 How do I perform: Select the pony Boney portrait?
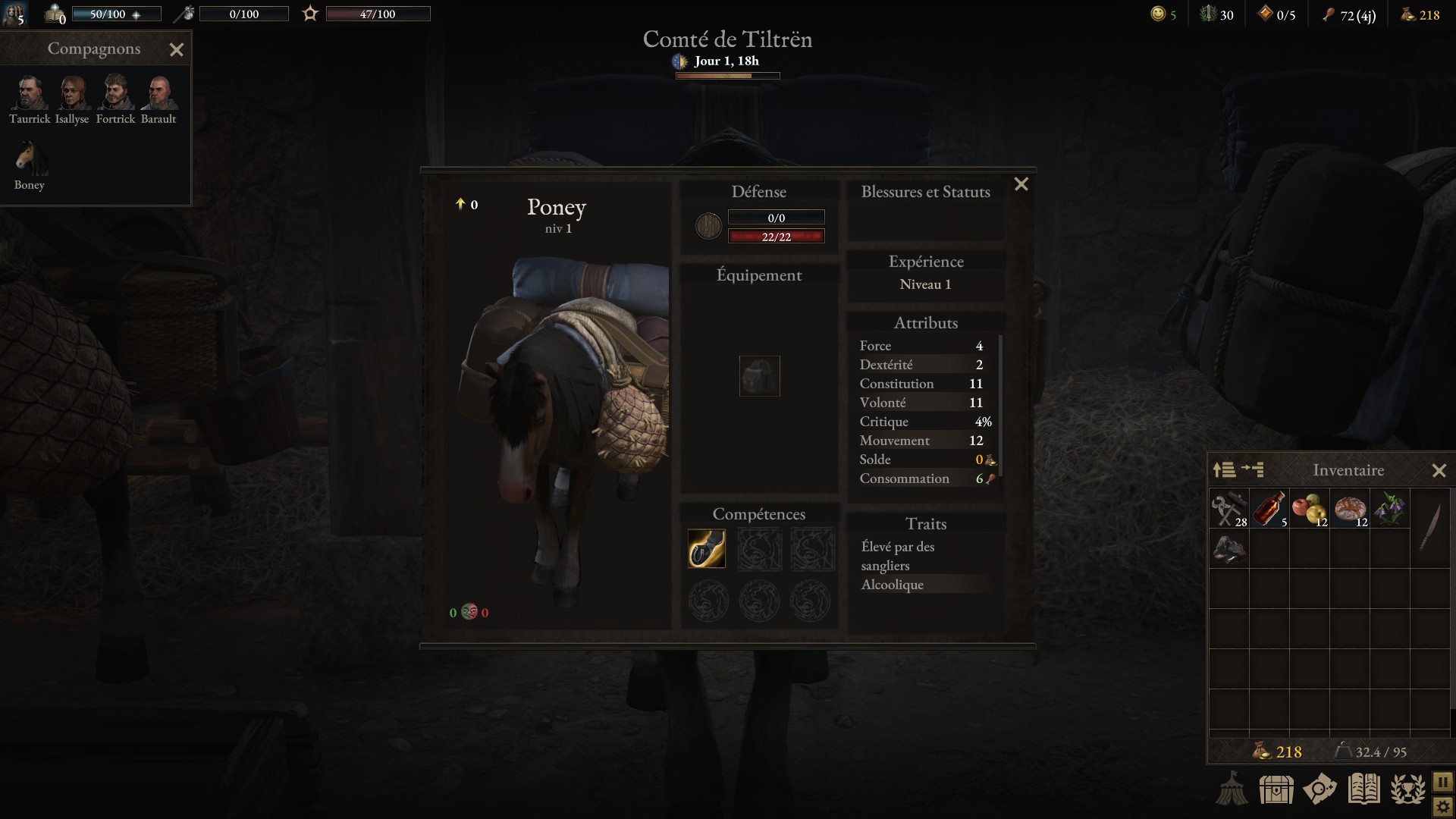[30, 158]
